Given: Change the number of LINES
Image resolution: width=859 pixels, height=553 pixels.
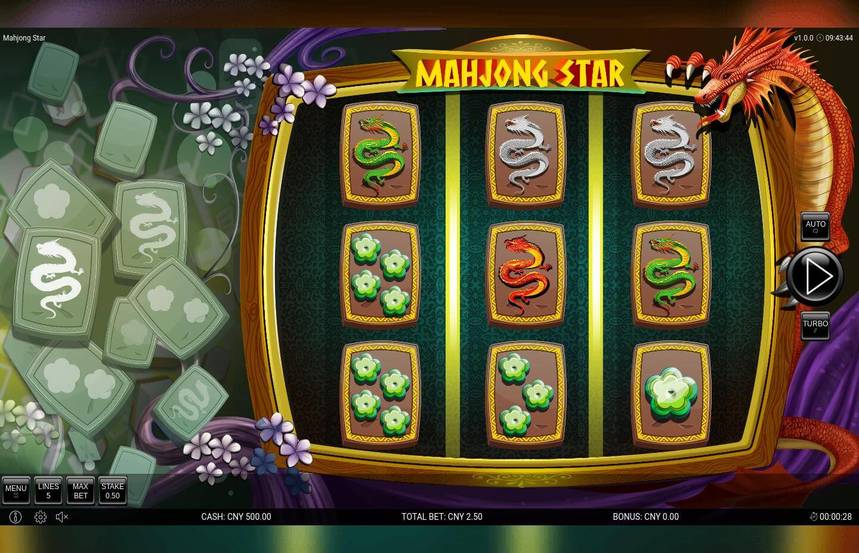Looking at the screenshot, I should (x=48, y=490).
